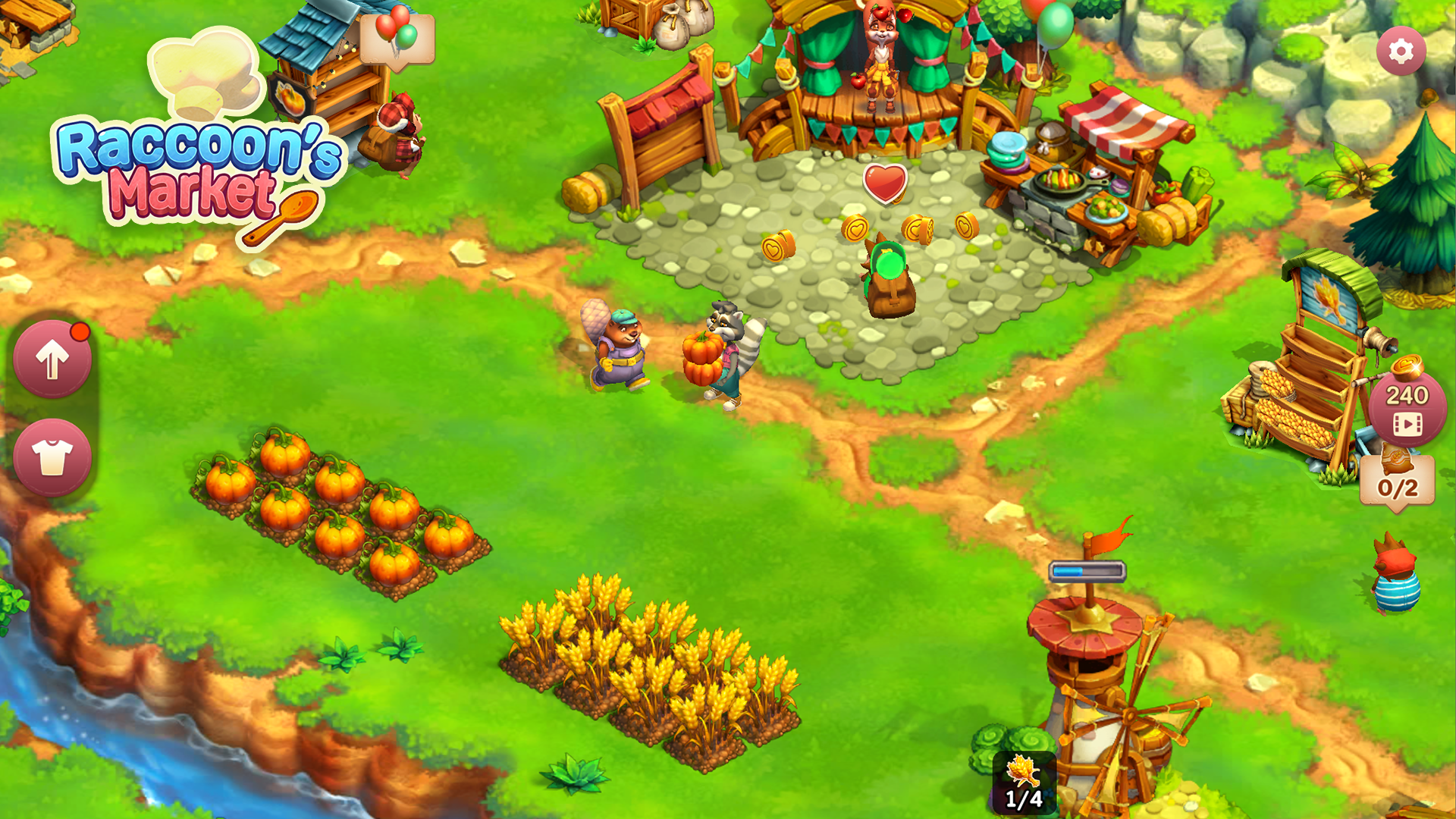Open the settings gear
1456x819 pixels.
[x=1401, y=52]
